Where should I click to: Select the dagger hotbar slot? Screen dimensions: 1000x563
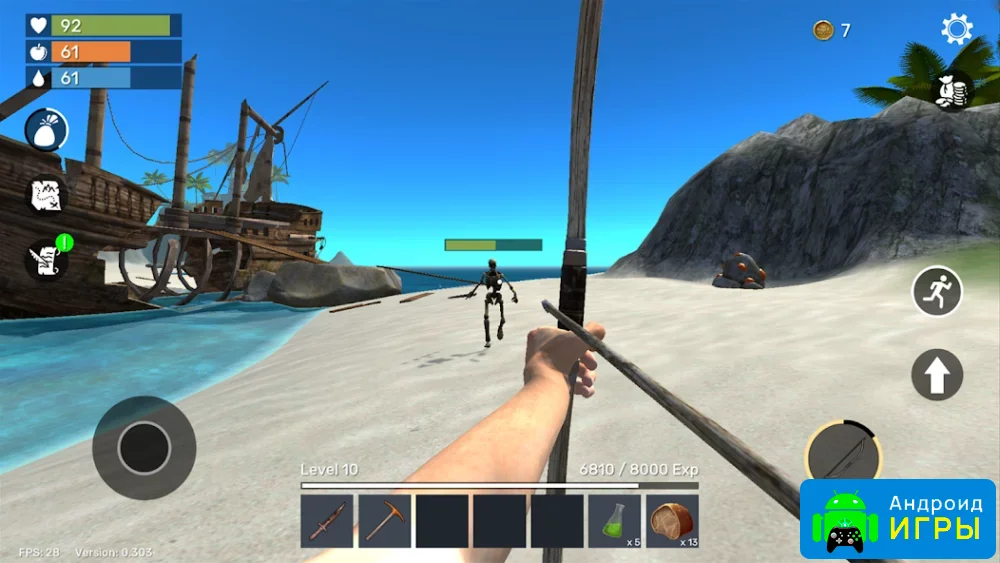327,521
